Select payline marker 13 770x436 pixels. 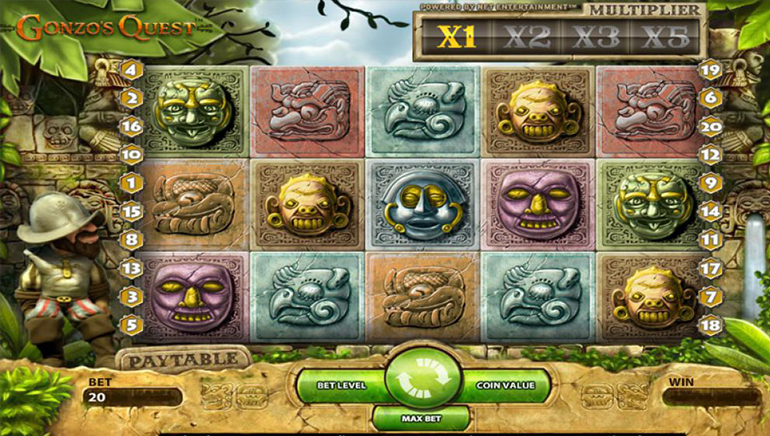coord(131,268)
